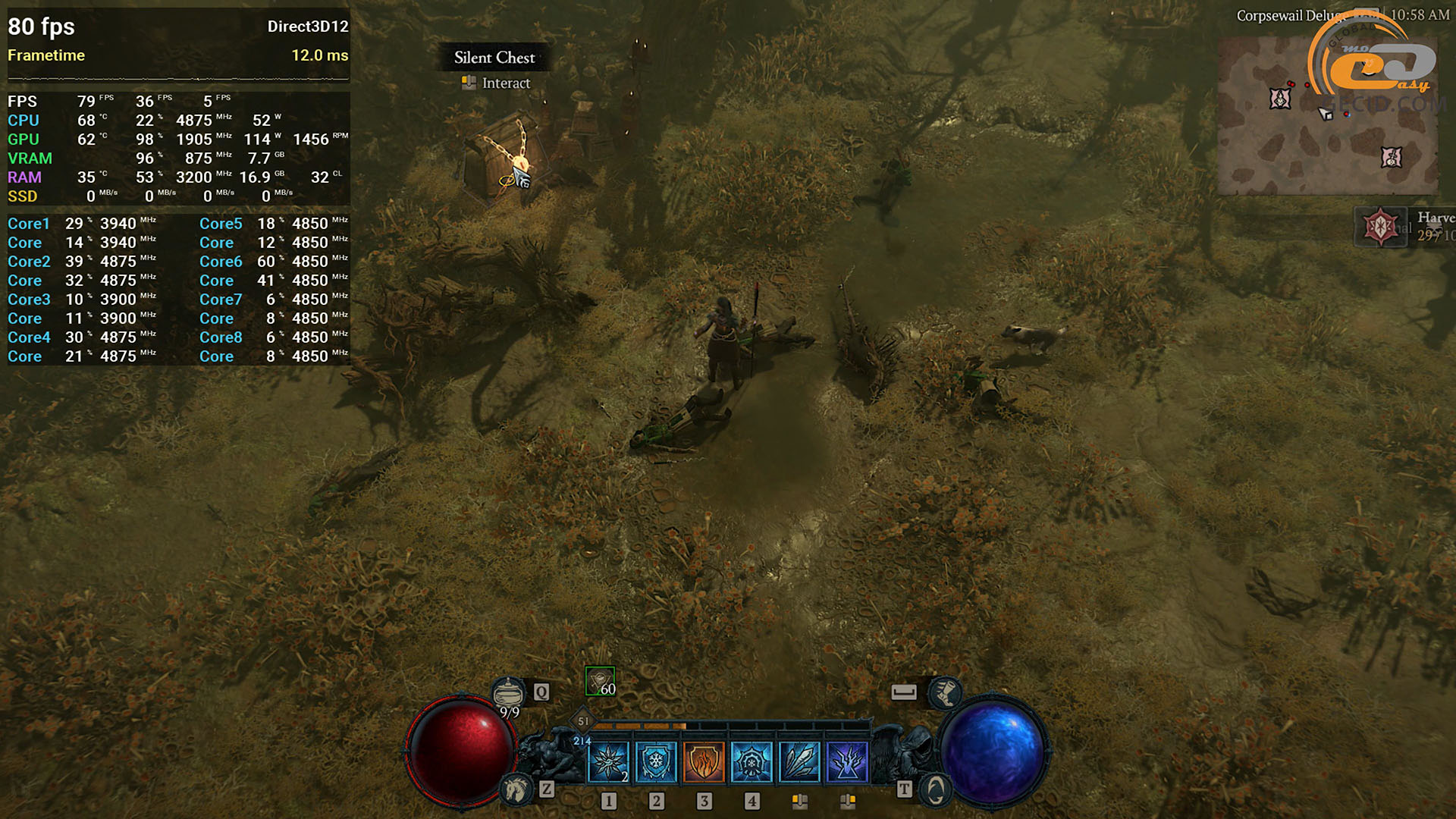Viewport: 1456px width, 819px height.
Task: Cast the Ice Shards skill
Action: [x=799, y=761]
